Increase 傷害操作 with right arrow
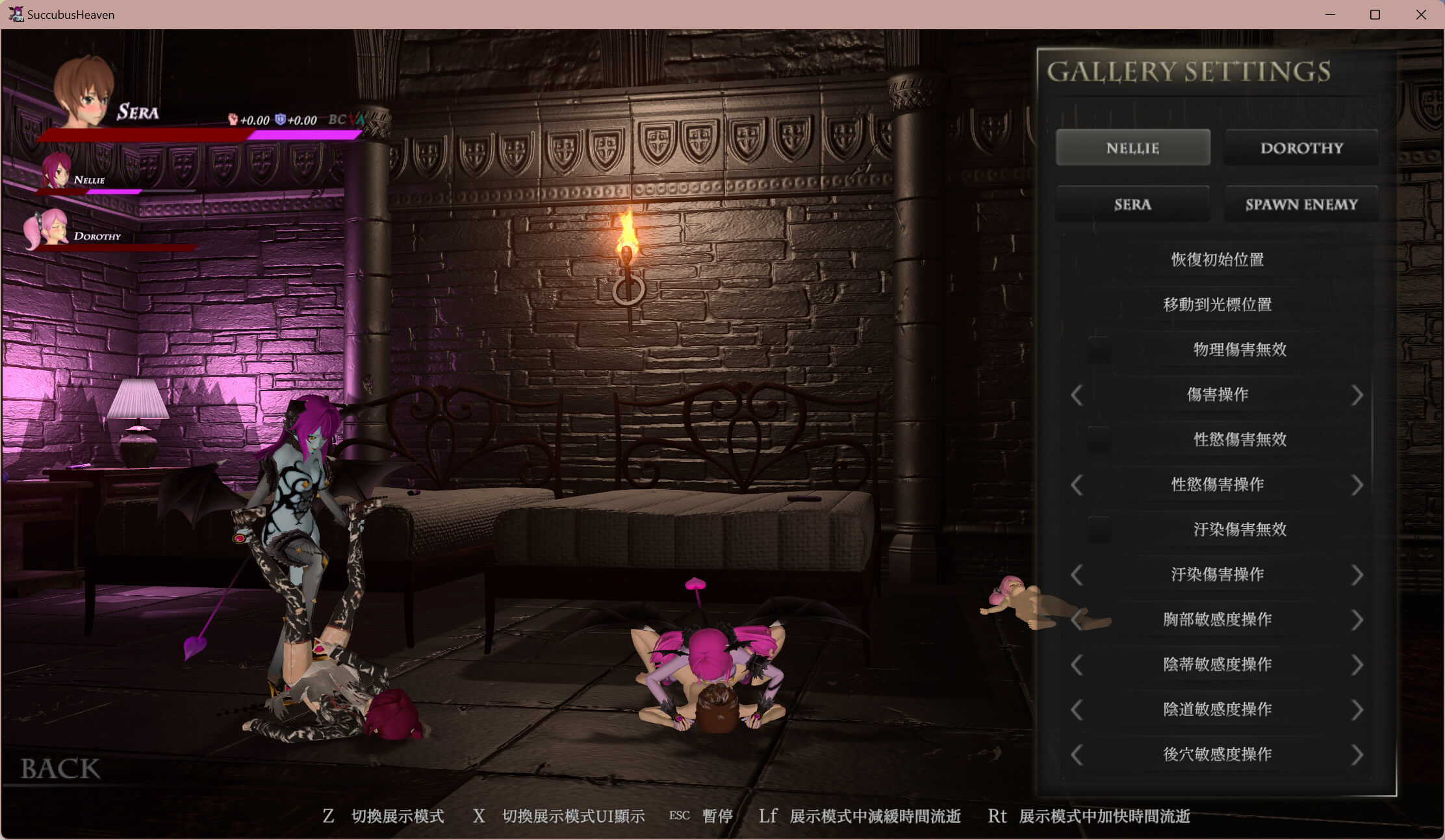Image resolution: width=1445 pixels, height=840 pixels. tap(1357, 395)
